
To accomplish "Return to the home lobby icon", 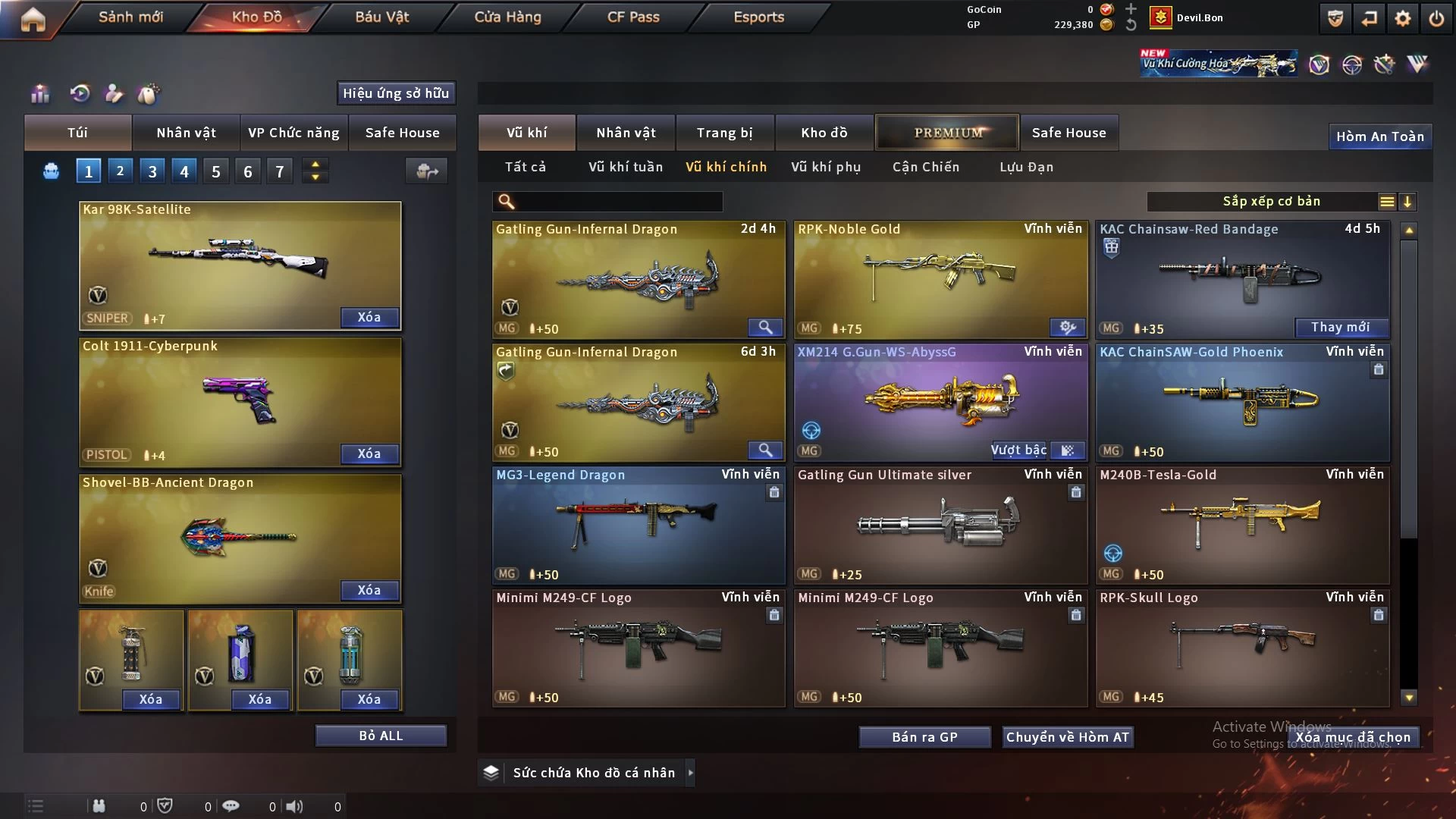I will (x=33, y=19).
